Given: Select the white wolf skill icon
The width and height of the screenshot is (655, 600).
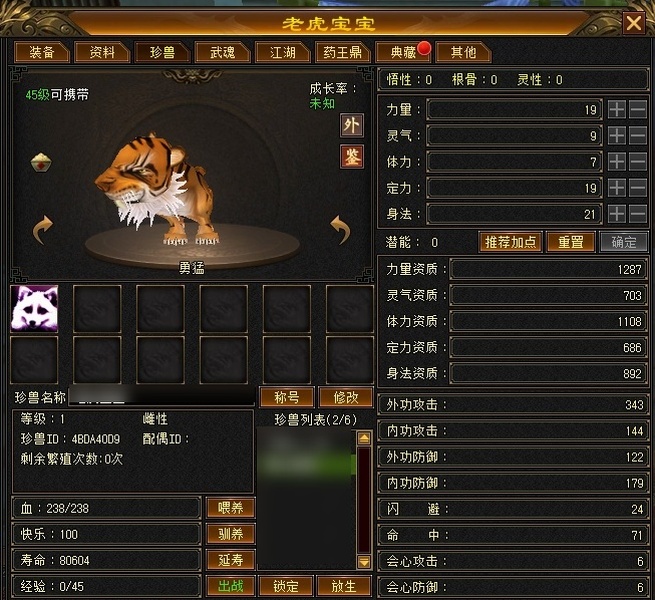Looking at the screenshot, I should point(34,307).
